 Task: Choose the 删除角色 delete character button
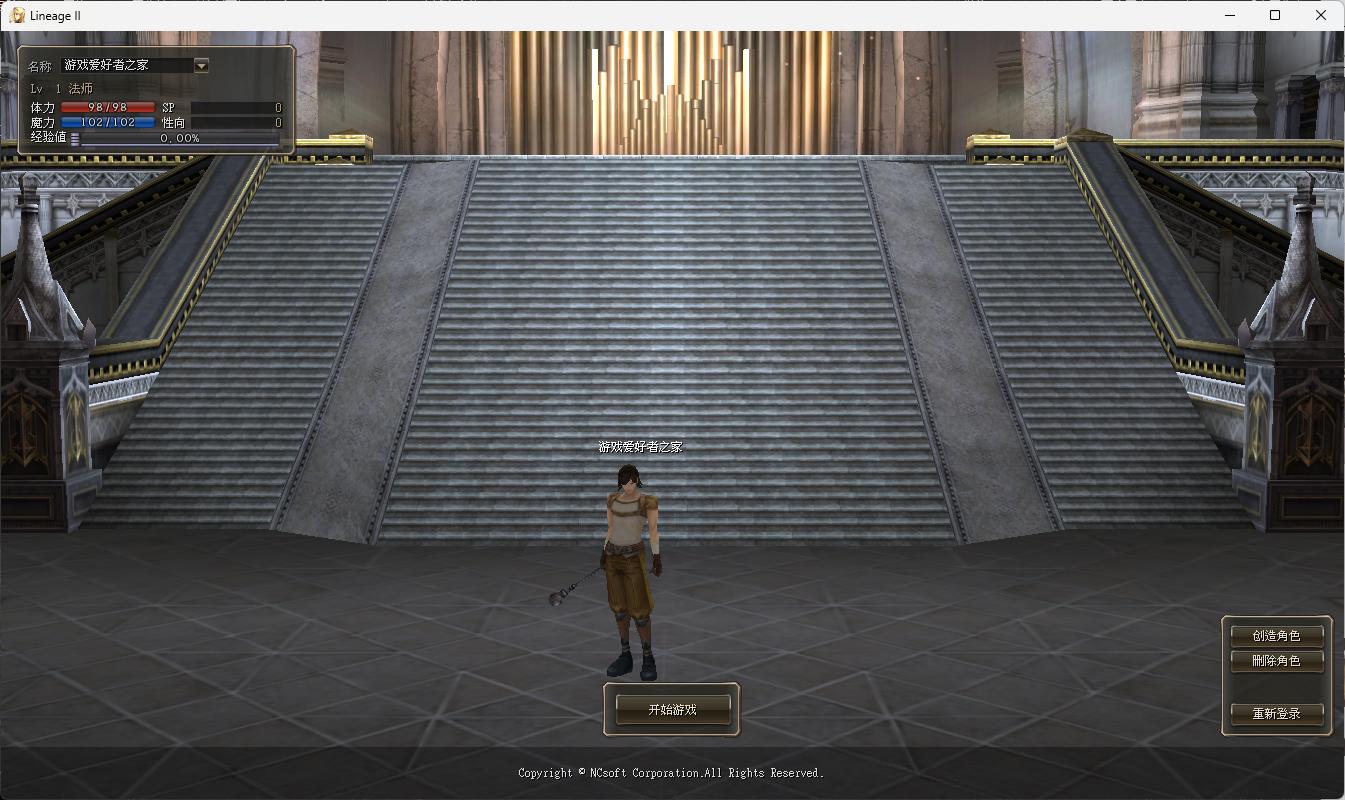(x=1277, y=661)
